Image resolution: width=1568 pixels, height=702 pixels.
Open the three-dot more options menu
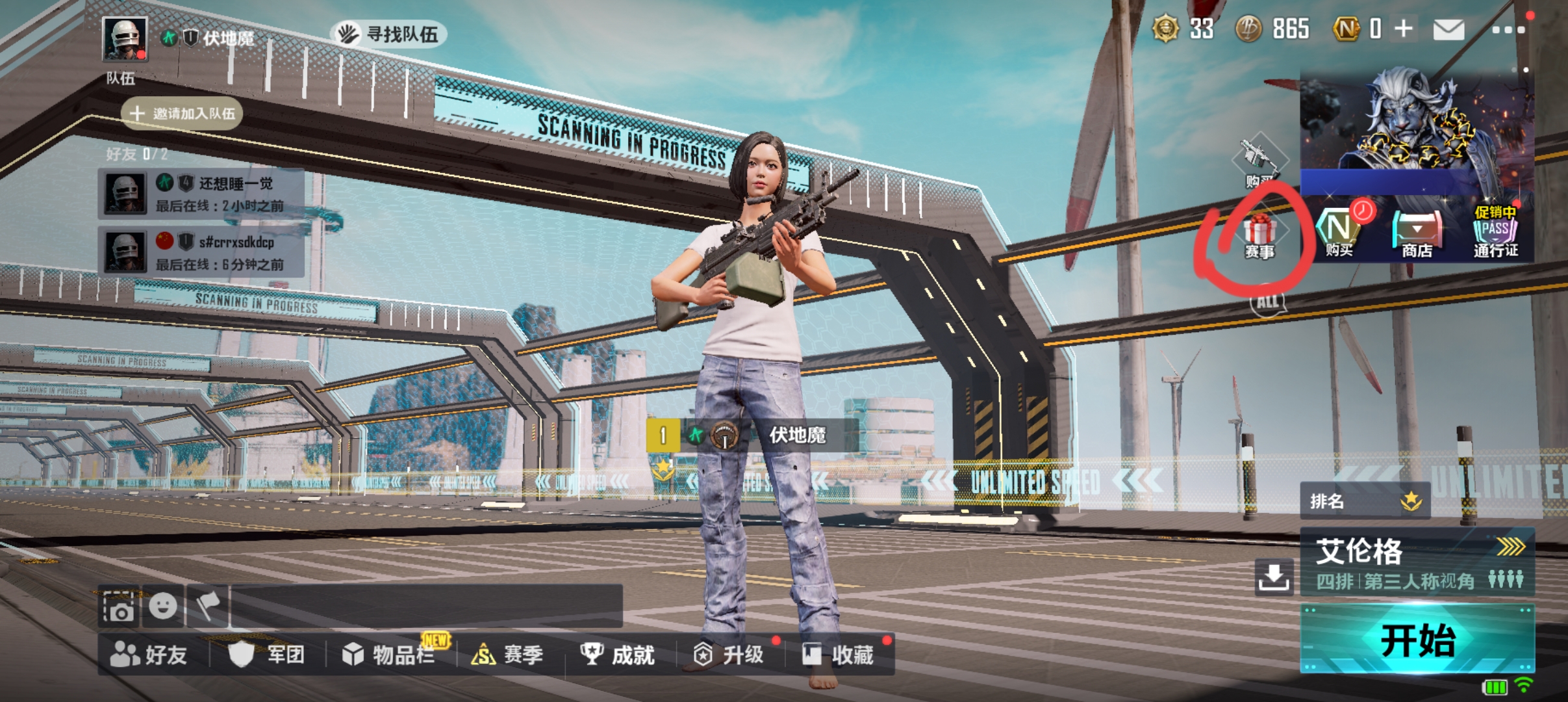click(x=1508, y=30)
